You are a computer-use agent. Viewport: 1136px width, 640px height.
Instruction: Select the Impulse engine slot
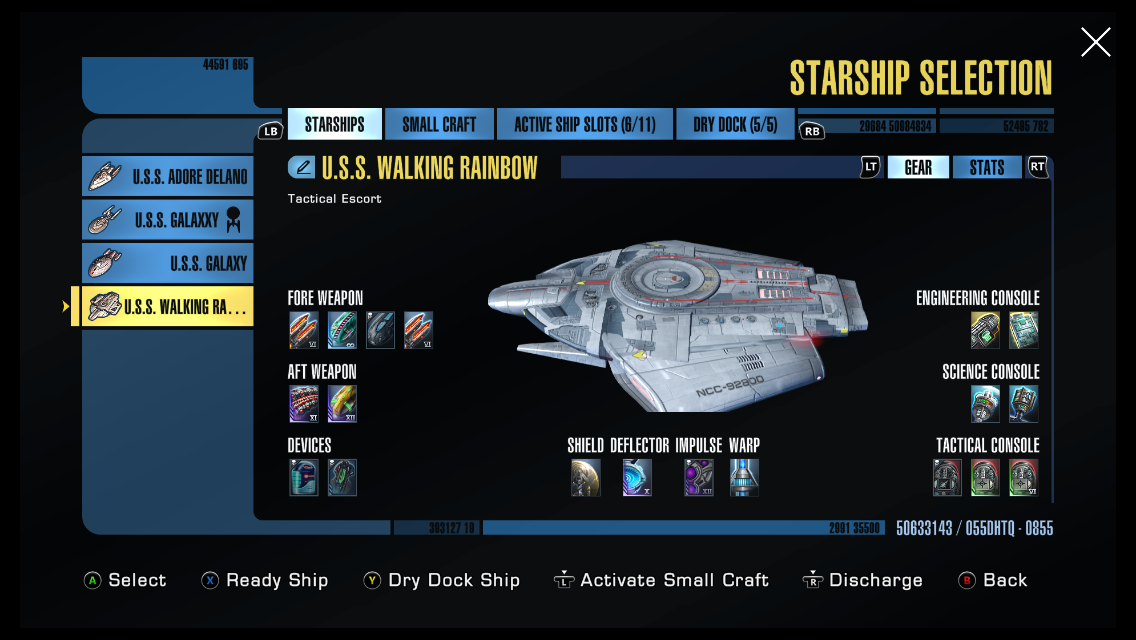click(698, 478)
